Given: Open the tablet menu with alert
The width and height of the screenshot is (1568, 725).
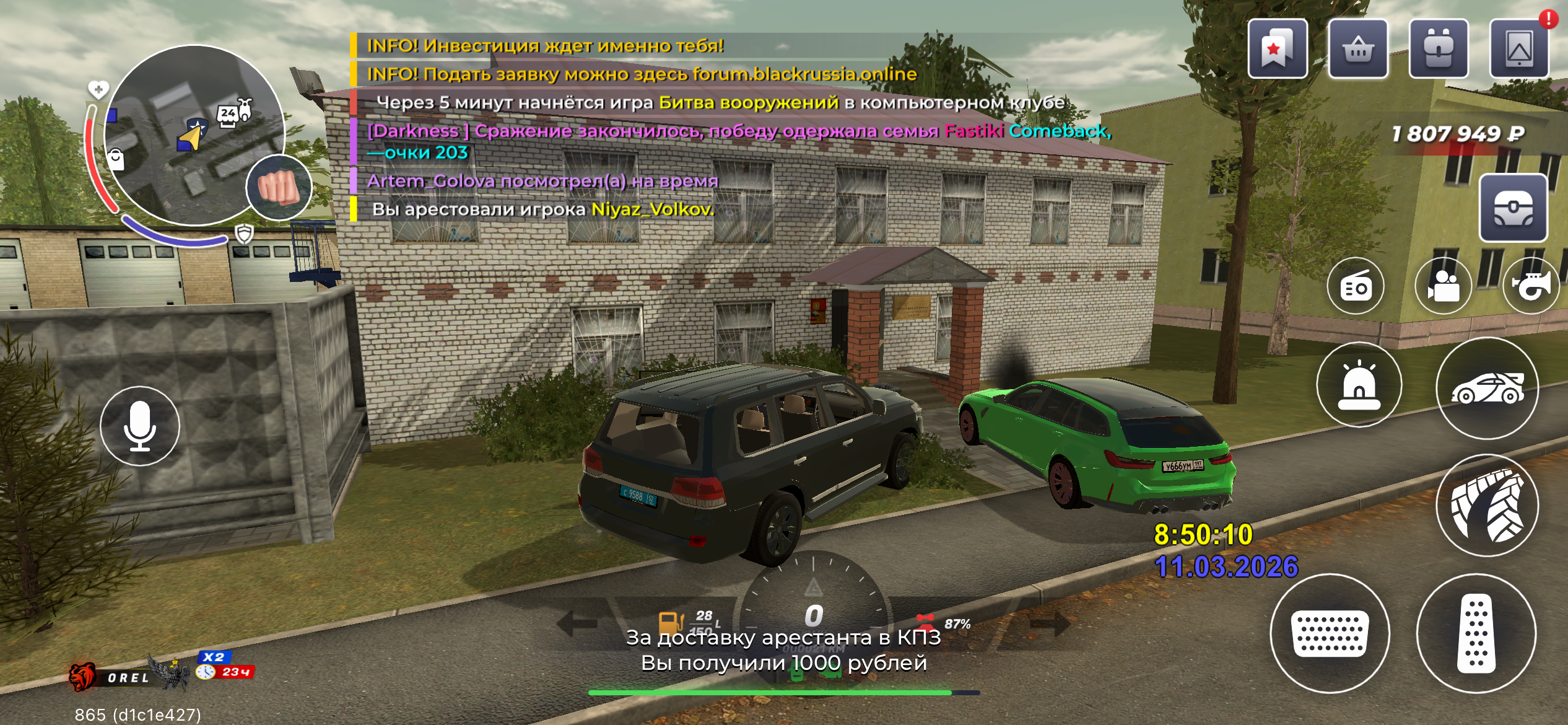Looking at the screenshot, I should pos(1518,49).
